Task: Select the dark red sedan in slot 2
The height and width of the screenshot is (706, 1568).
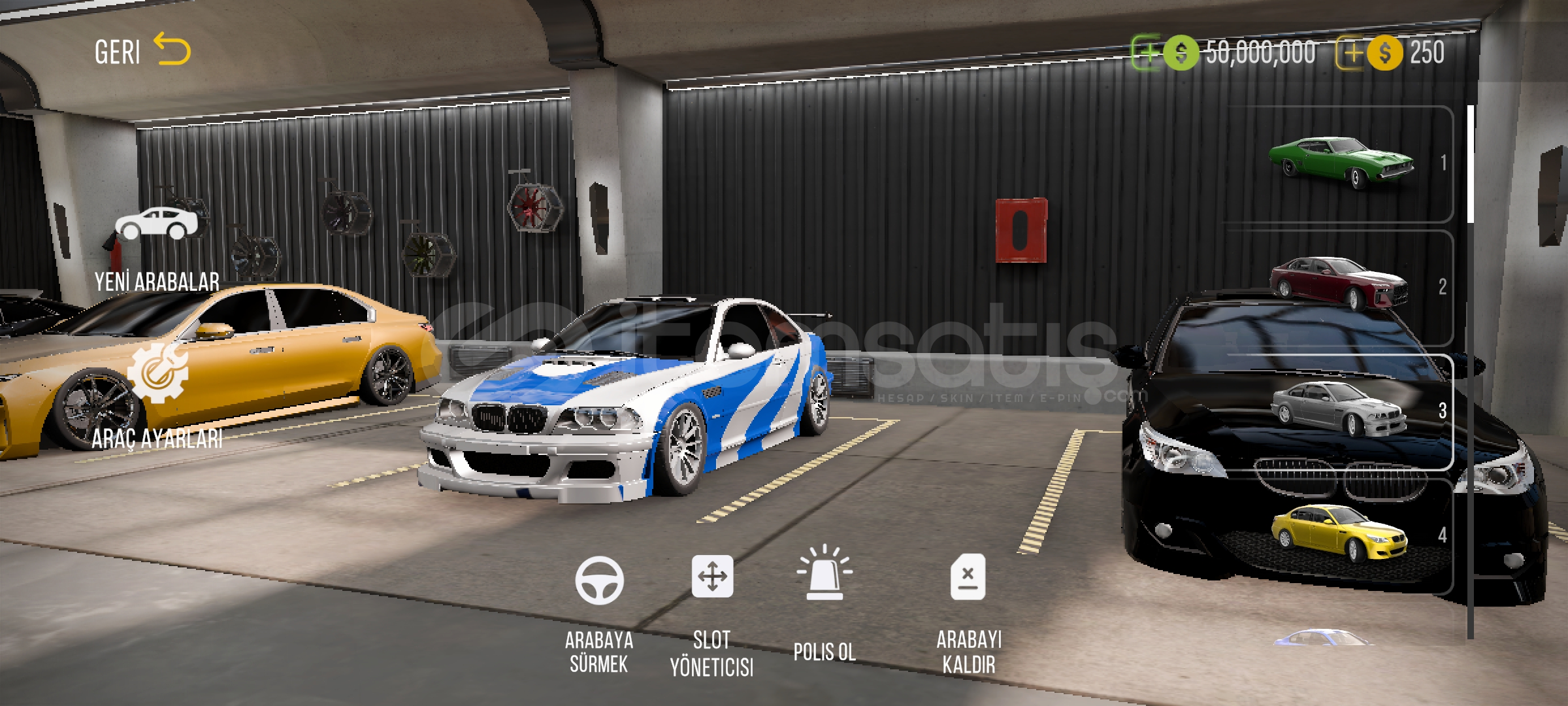Action: point(1339,284)
